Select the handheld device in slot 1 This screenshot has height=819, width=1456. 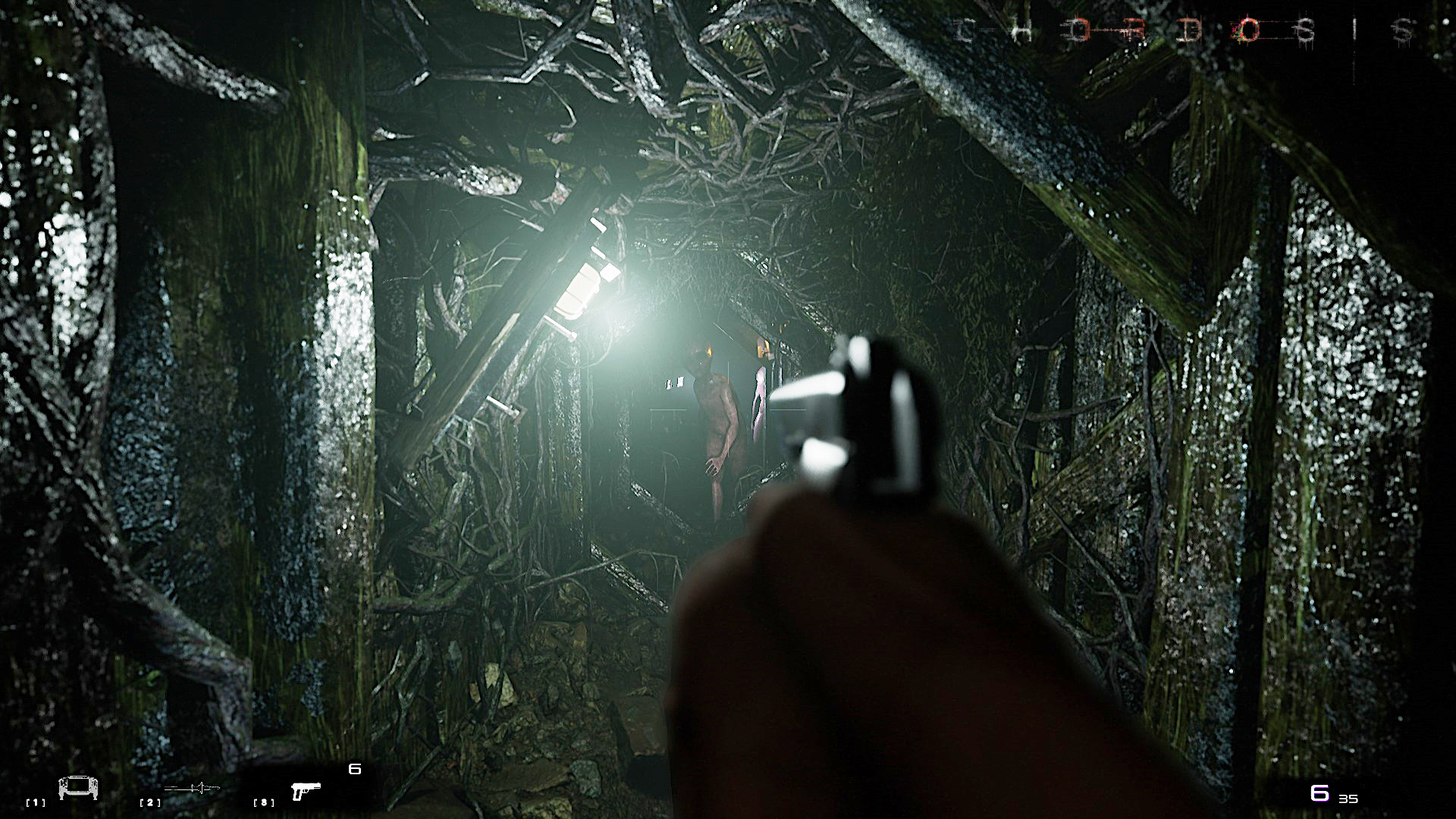pyautogui.click(x=78, y=789)
